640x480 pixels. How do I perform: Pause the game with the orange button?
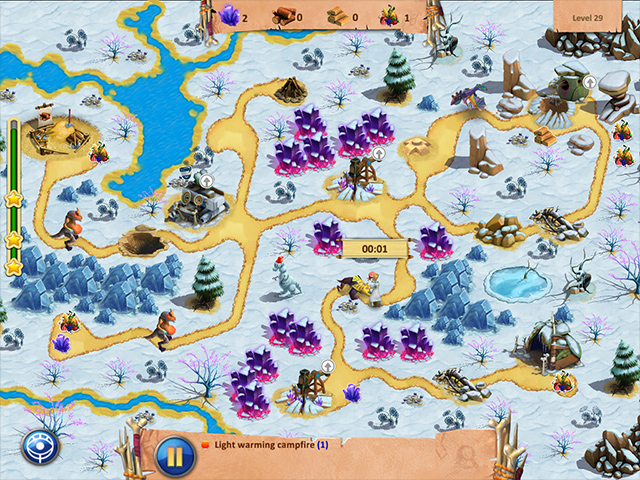[x=174, y=457]
